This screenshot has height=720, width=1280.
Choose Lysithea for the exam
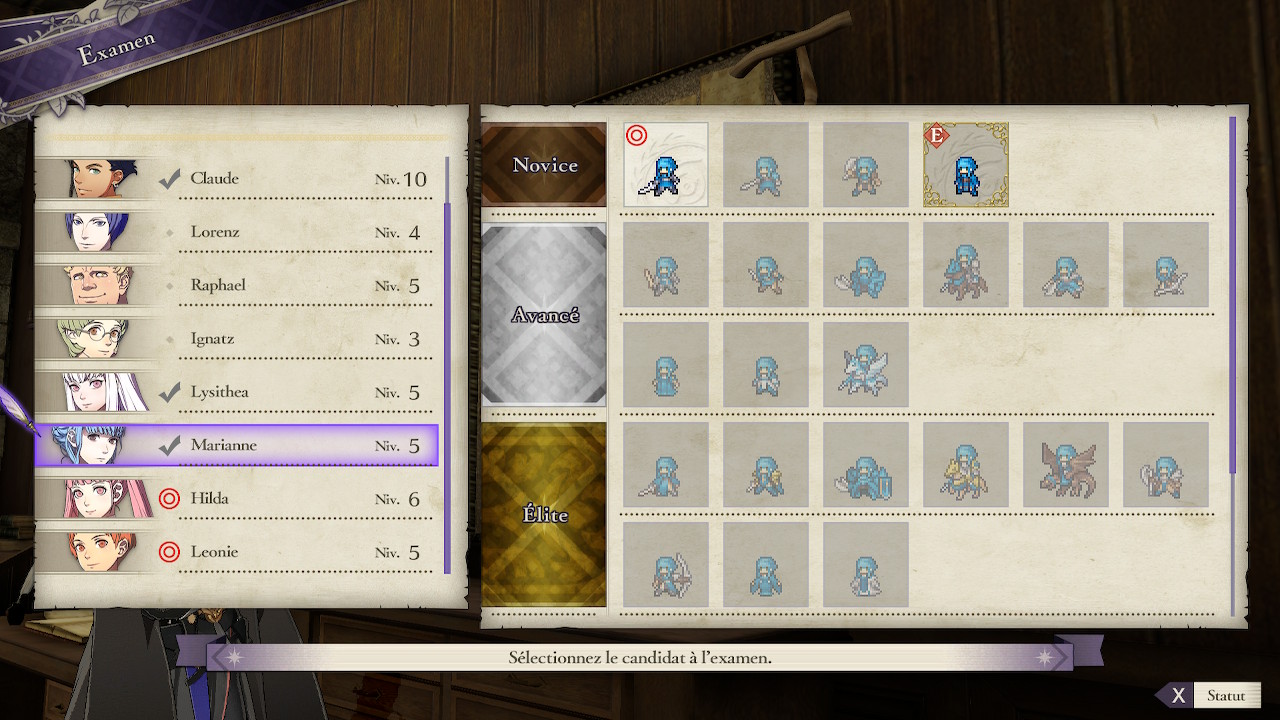(x=236, y=392)
